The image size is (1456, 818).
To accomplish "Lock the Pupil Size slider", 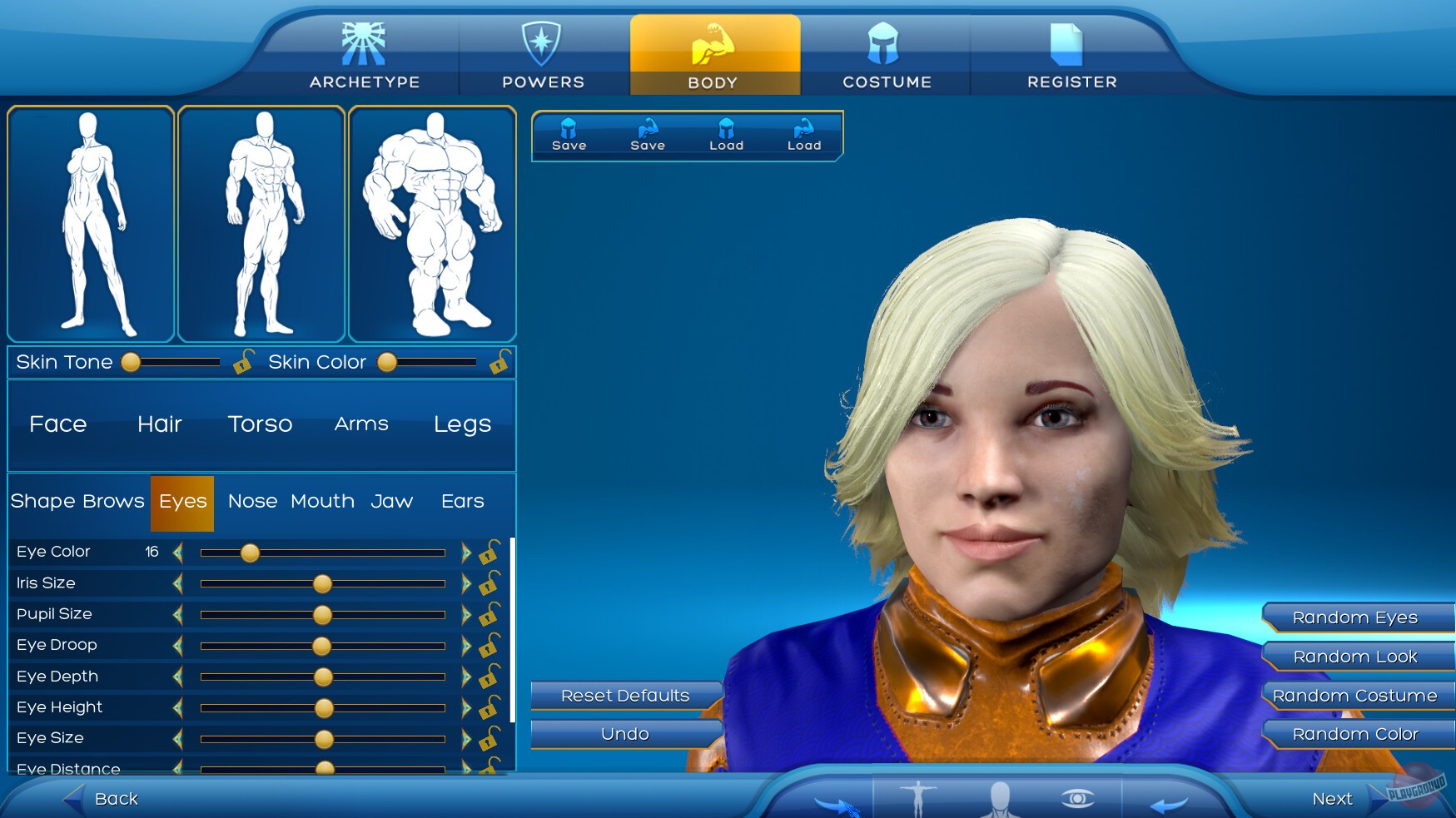I will [x=489, y=614].
